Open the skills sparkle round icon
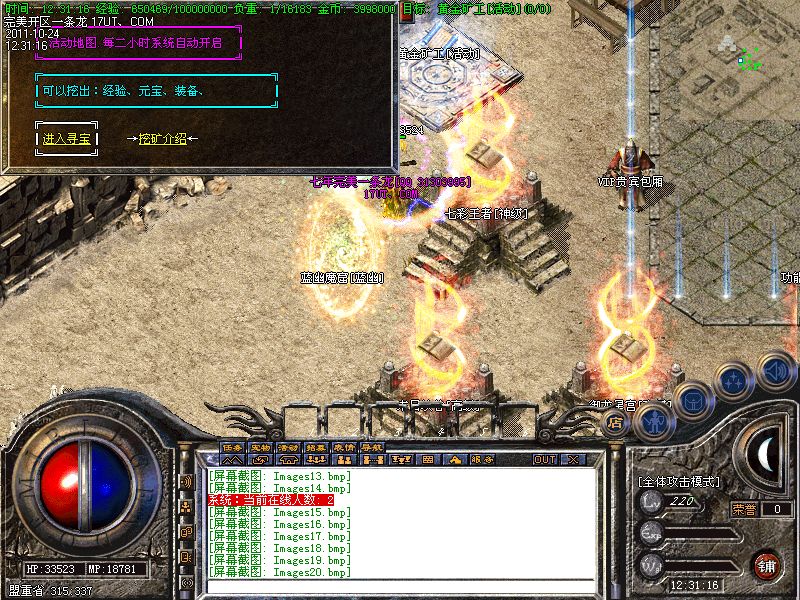The width and height of the screenshot is (800, 600). point(735,382)
